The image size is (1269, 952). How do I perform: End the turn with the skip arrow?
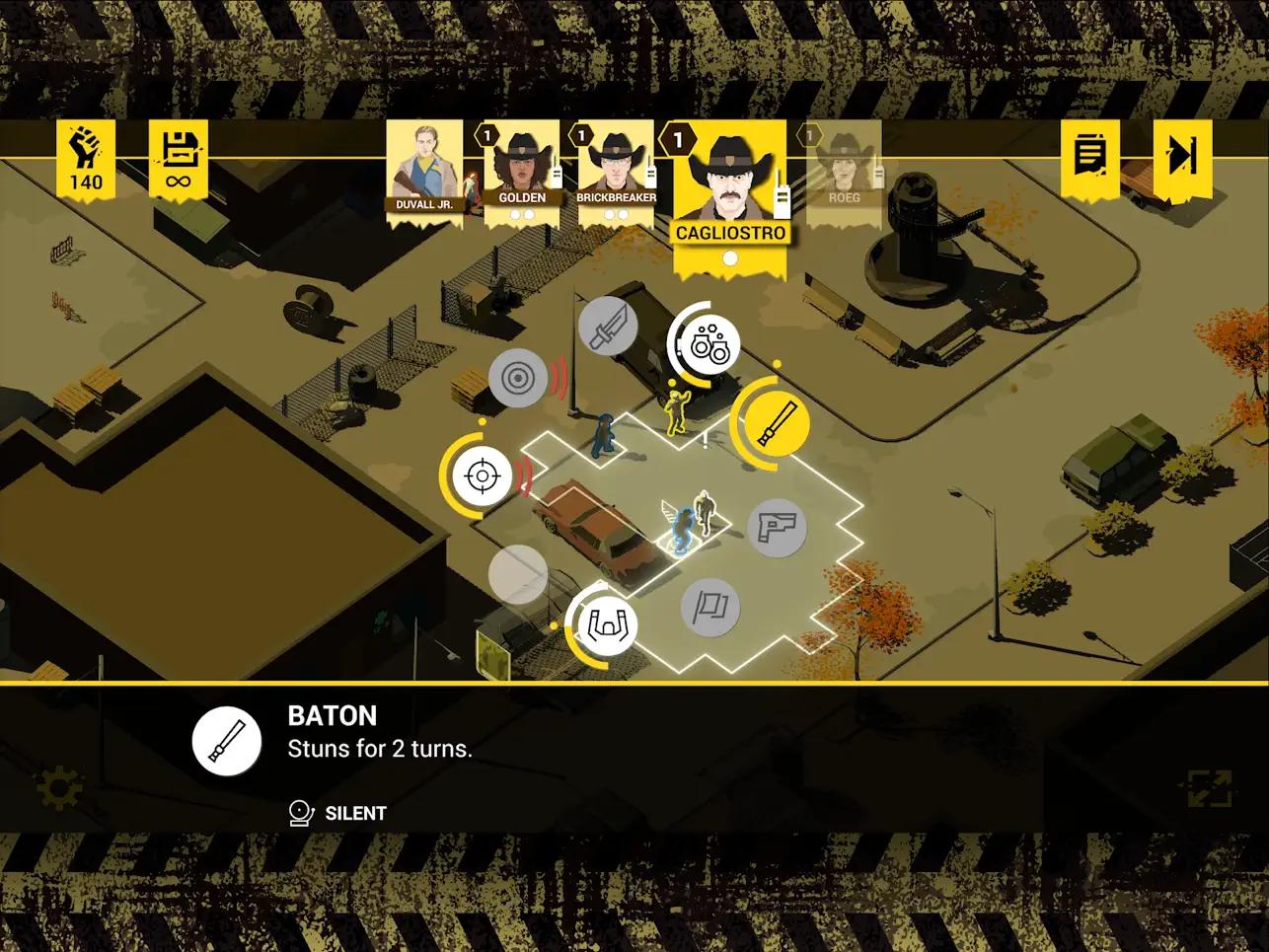point(1181,157)
